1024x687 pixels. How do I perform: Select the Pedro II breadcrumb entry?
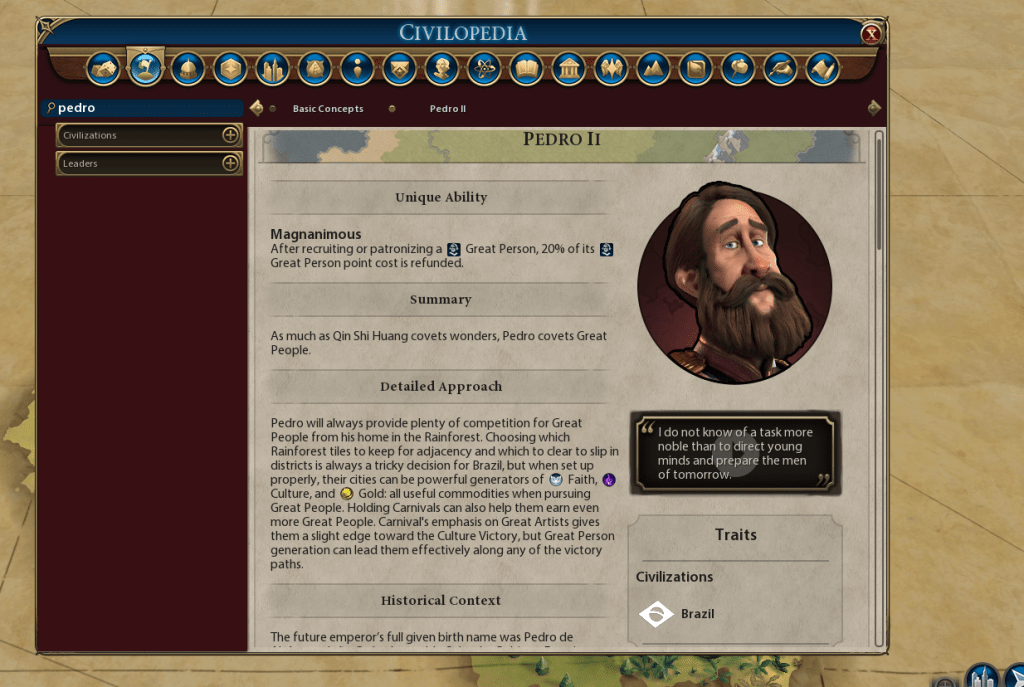click(447, 108)
